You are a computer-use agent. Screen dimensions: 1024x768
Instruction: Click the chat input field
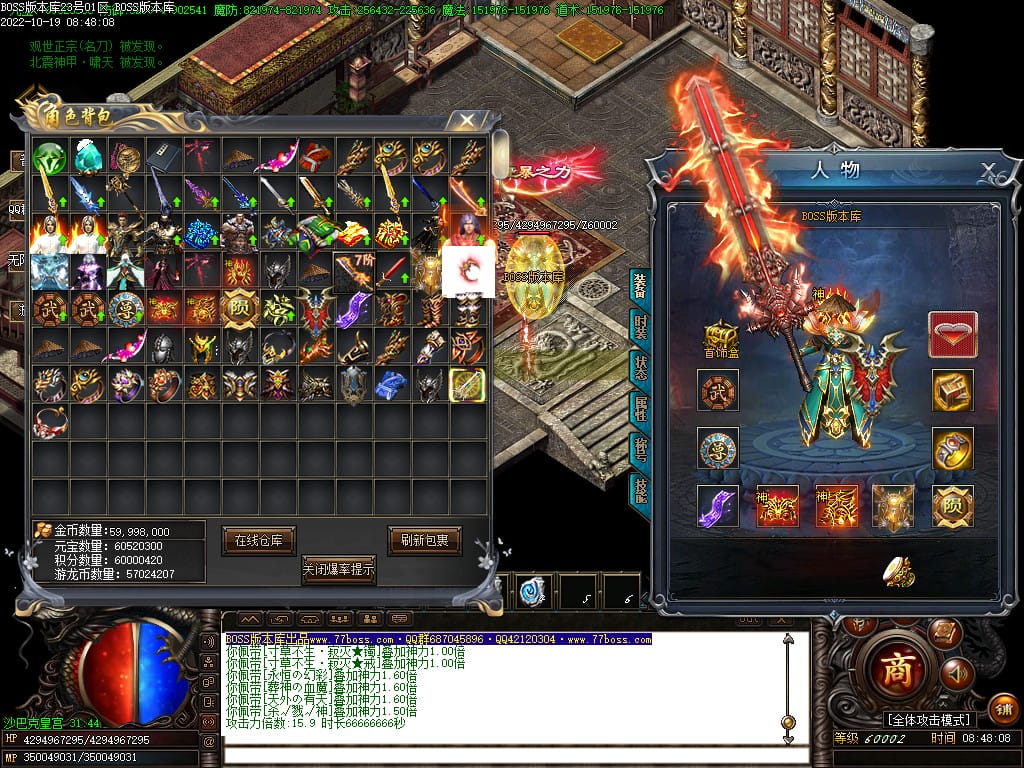[x=500, y=751]
